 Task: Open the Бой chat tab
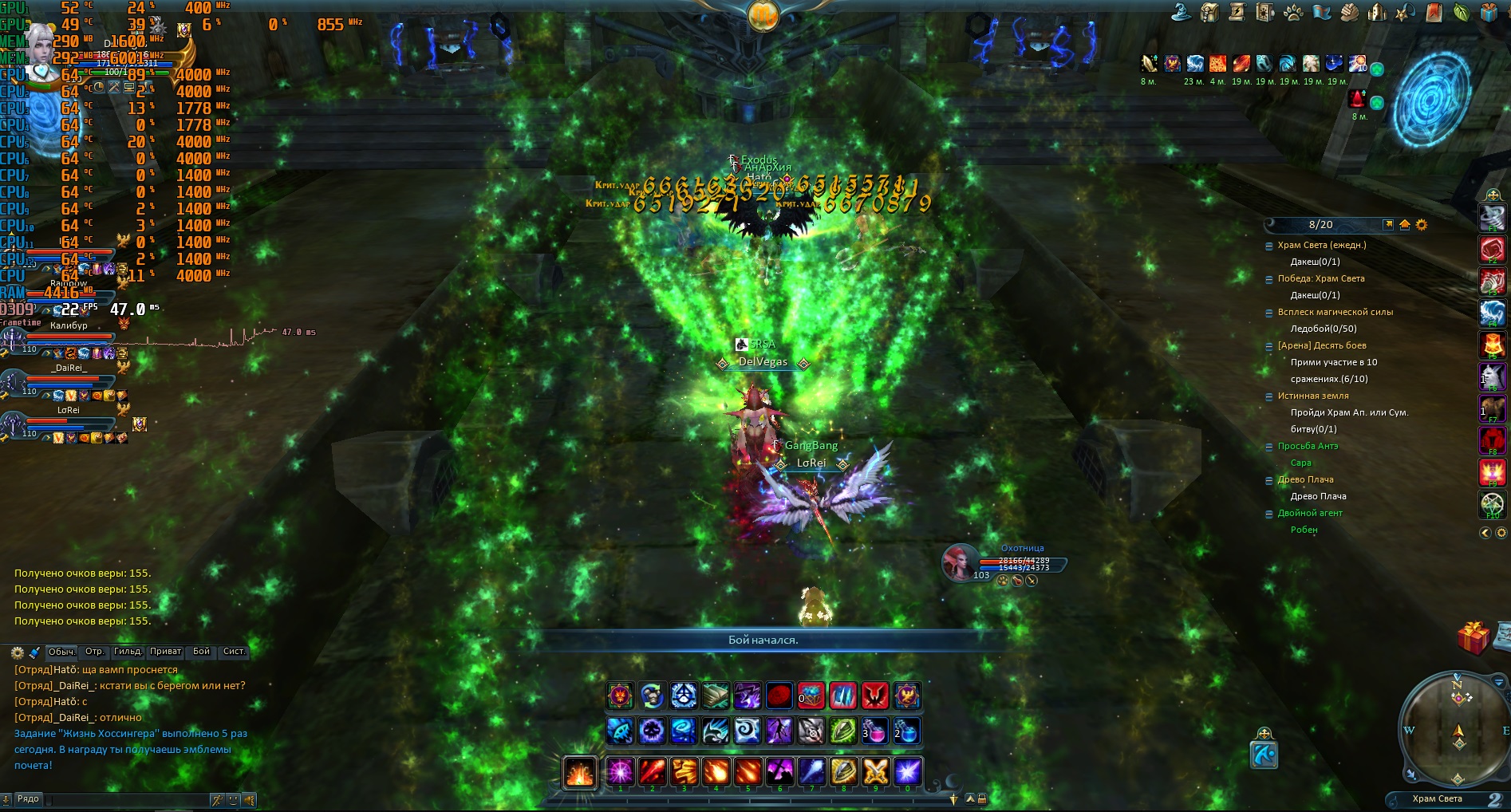(x=201, y=652)
